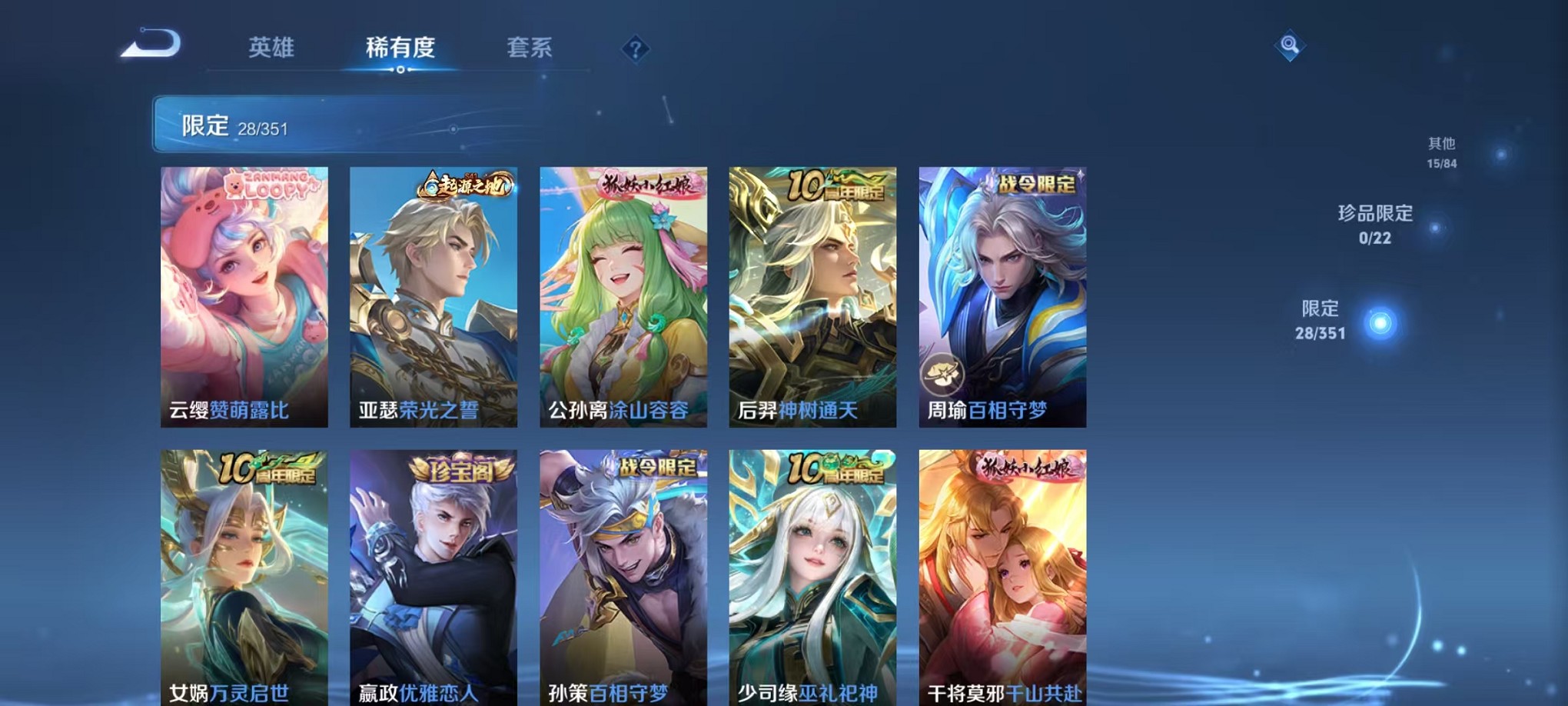Click the page indicator dot below 稀有度
The width and height of the screenshot is (1568, 706).
(400, 71)
